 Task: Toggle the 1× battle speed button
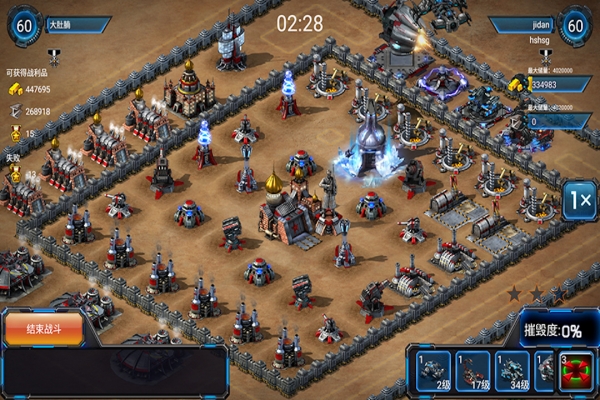pyautogui.click(x=579, y=200)
